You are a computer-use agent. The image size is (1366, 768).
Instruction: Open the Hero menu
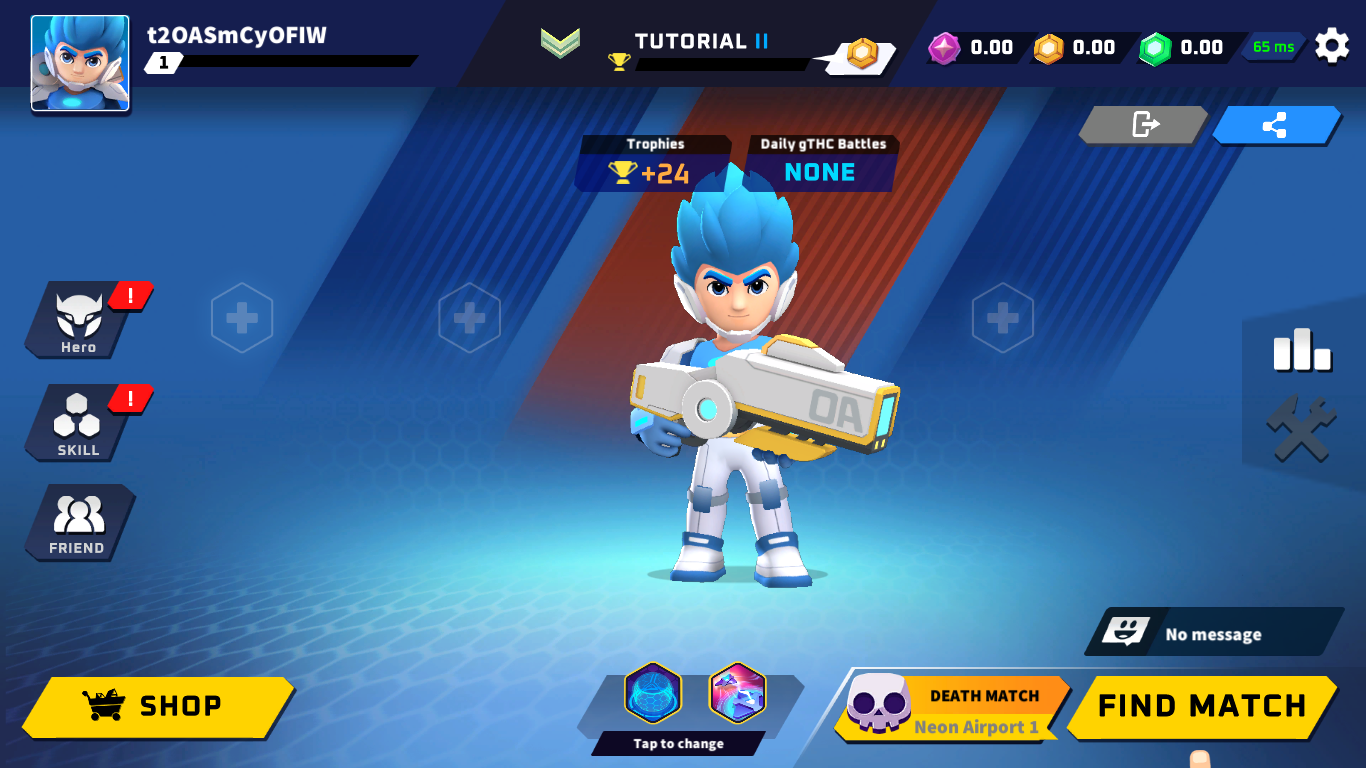point(78,320)
